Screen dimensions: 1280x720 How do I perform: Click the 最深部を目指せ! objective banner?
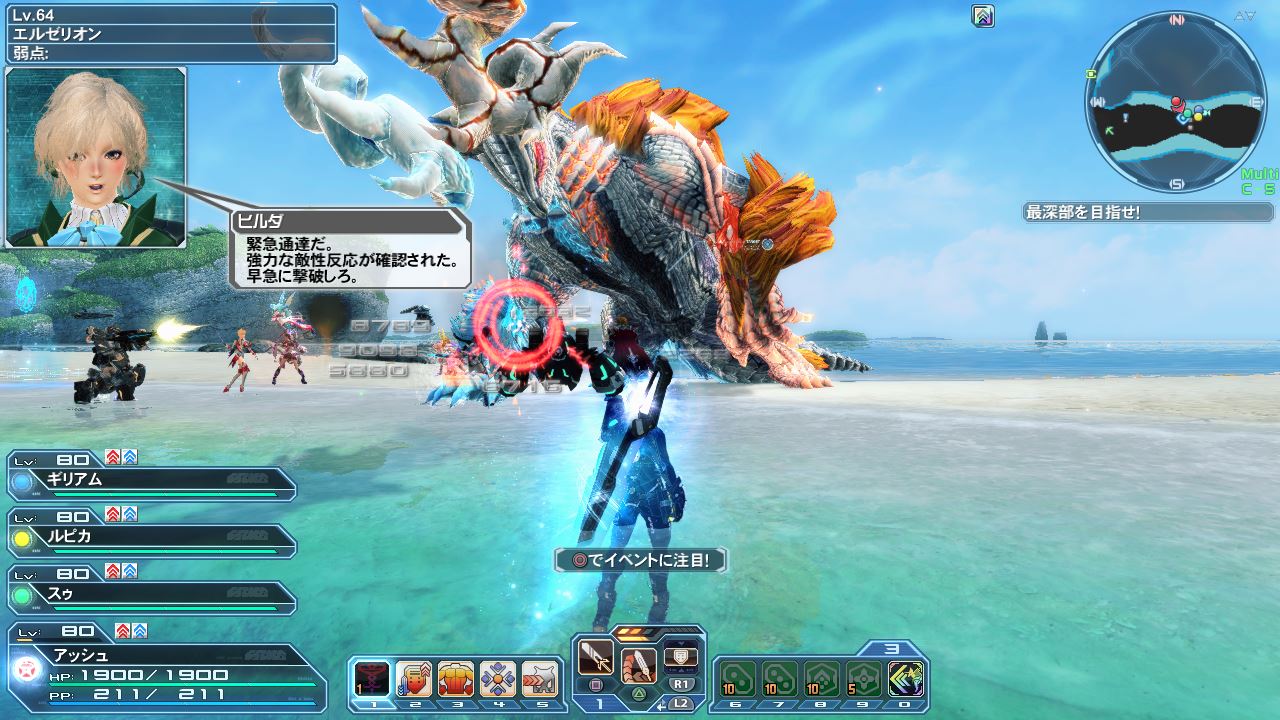(1148, 212)
